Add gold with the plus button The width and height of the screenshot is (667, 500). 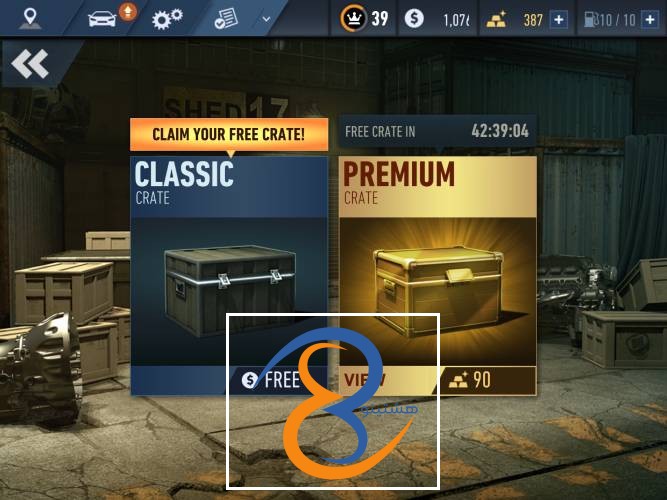pos(558,19)
